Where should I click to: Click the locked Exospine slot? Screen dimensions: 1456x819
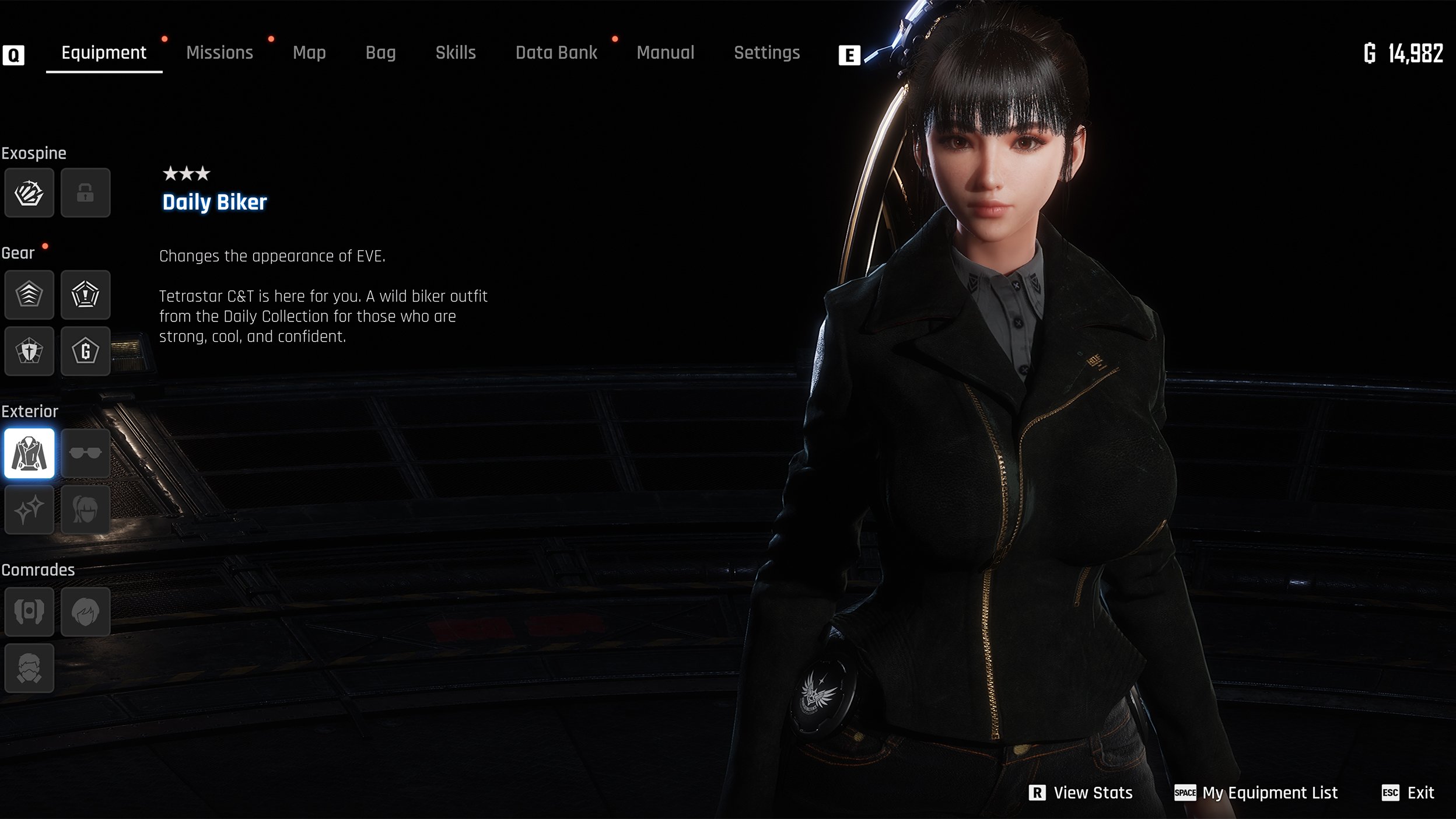pos(85,193)
